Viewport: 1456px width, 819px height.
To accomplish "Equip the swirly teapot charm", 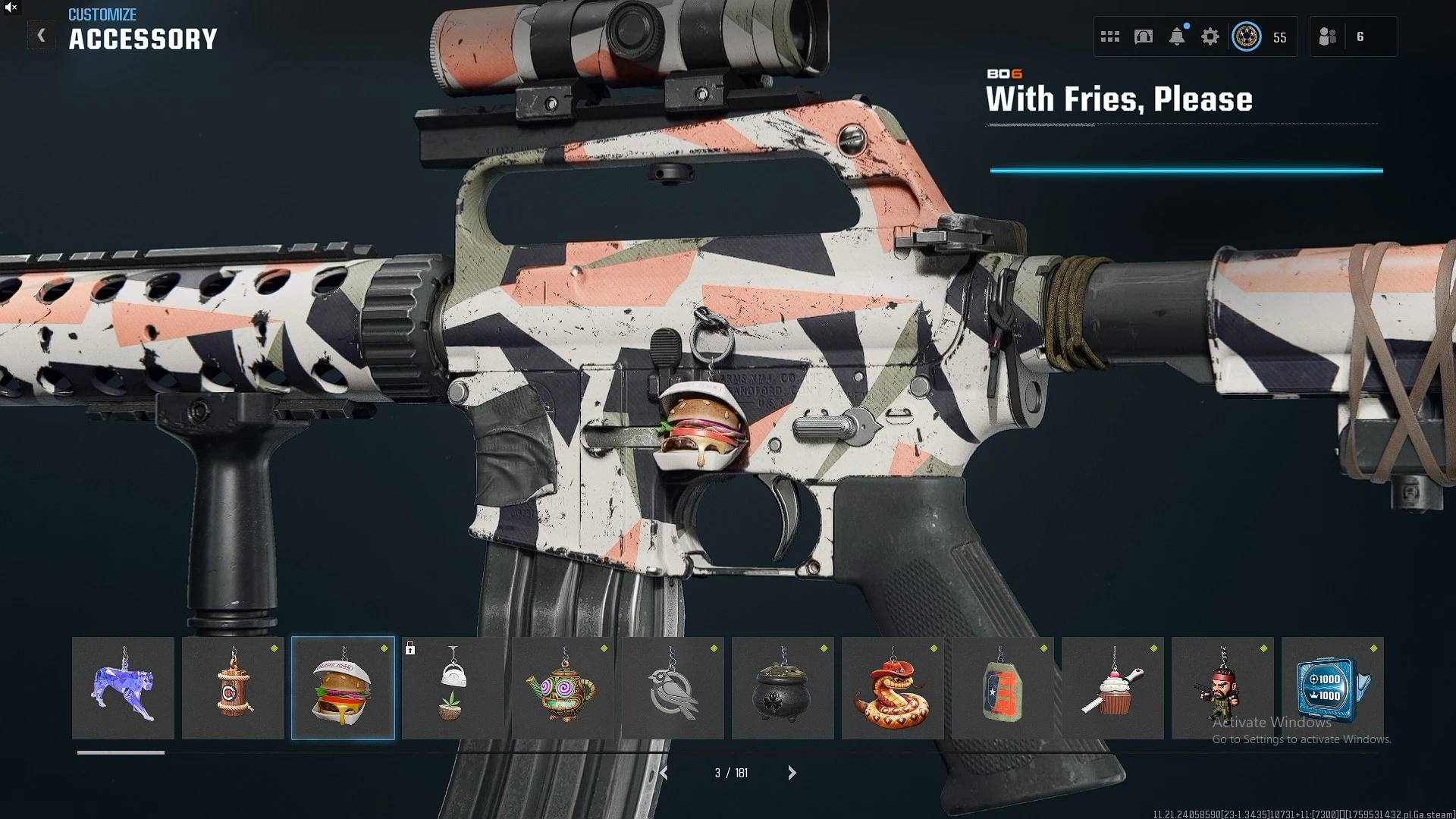I will (x=563, y=688).
